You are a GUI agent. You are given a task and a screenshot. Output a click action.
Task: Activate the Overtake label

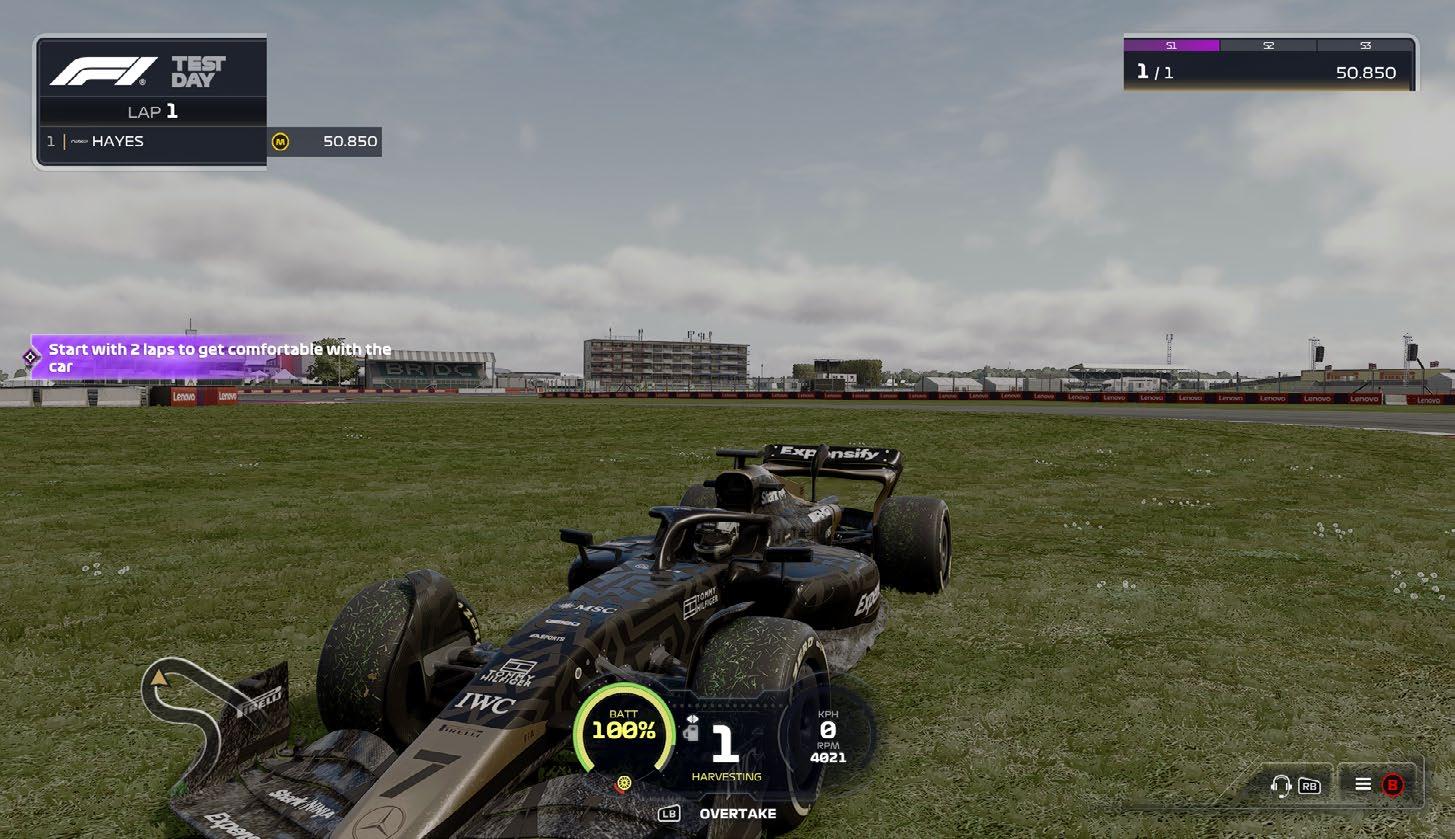[736, 814]
